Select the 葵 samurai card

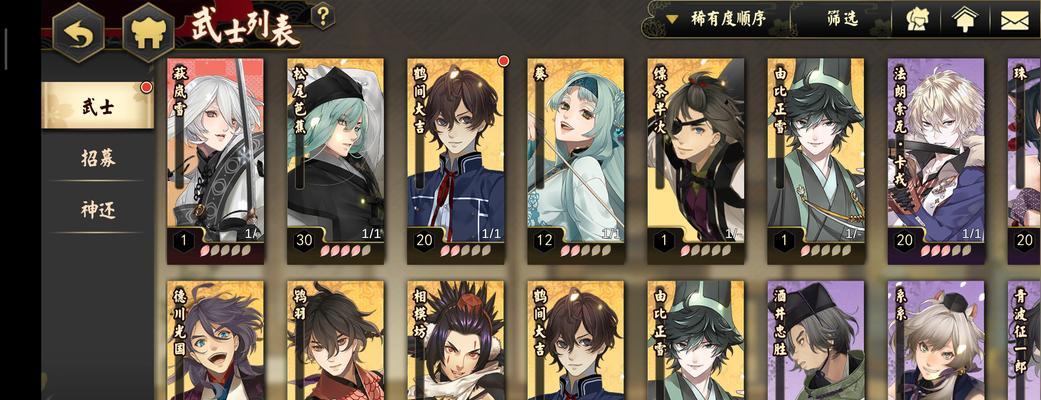point(575,155)
